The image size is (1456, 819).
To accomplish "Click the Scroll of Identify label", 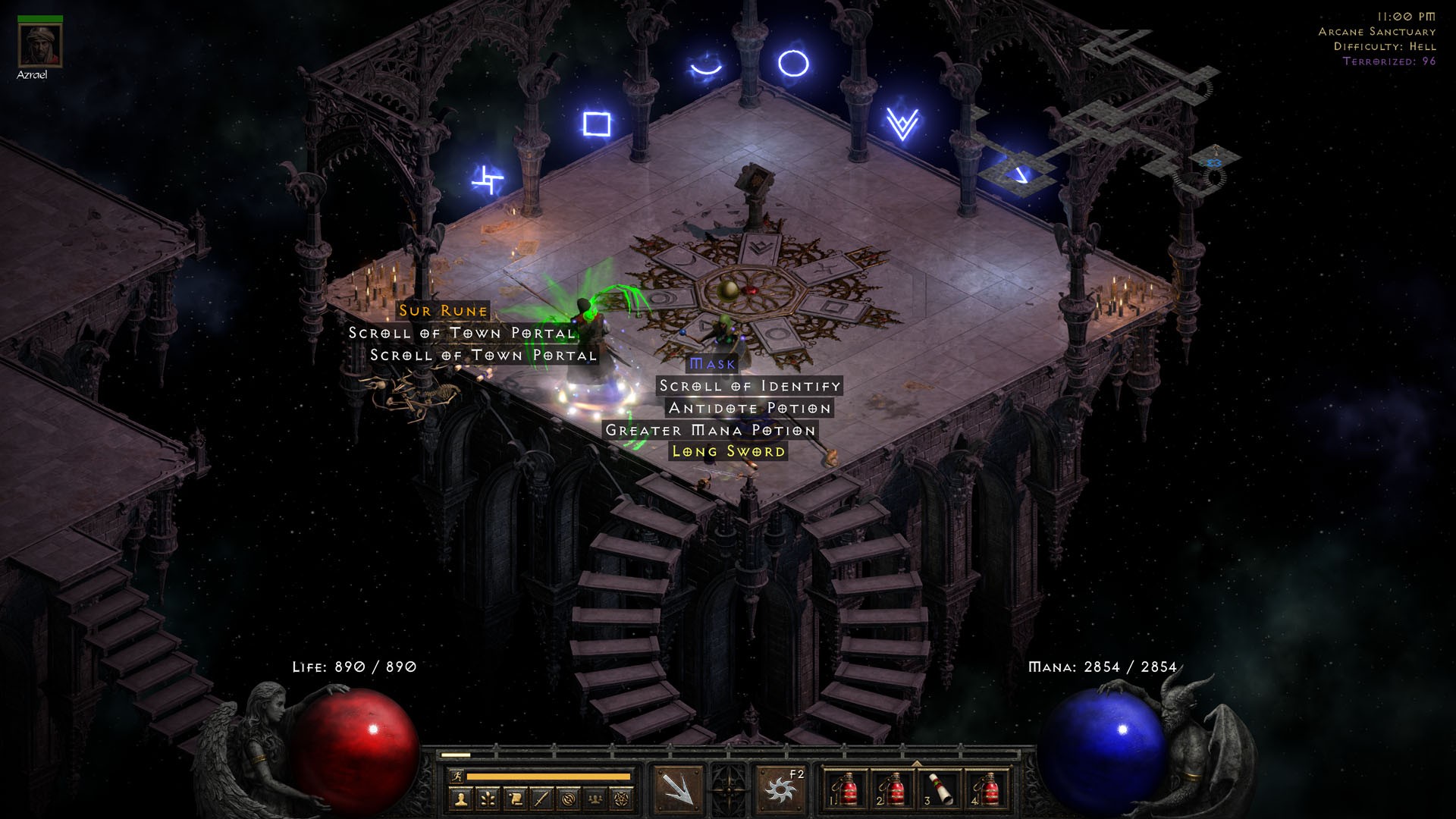I will point(748,386).
